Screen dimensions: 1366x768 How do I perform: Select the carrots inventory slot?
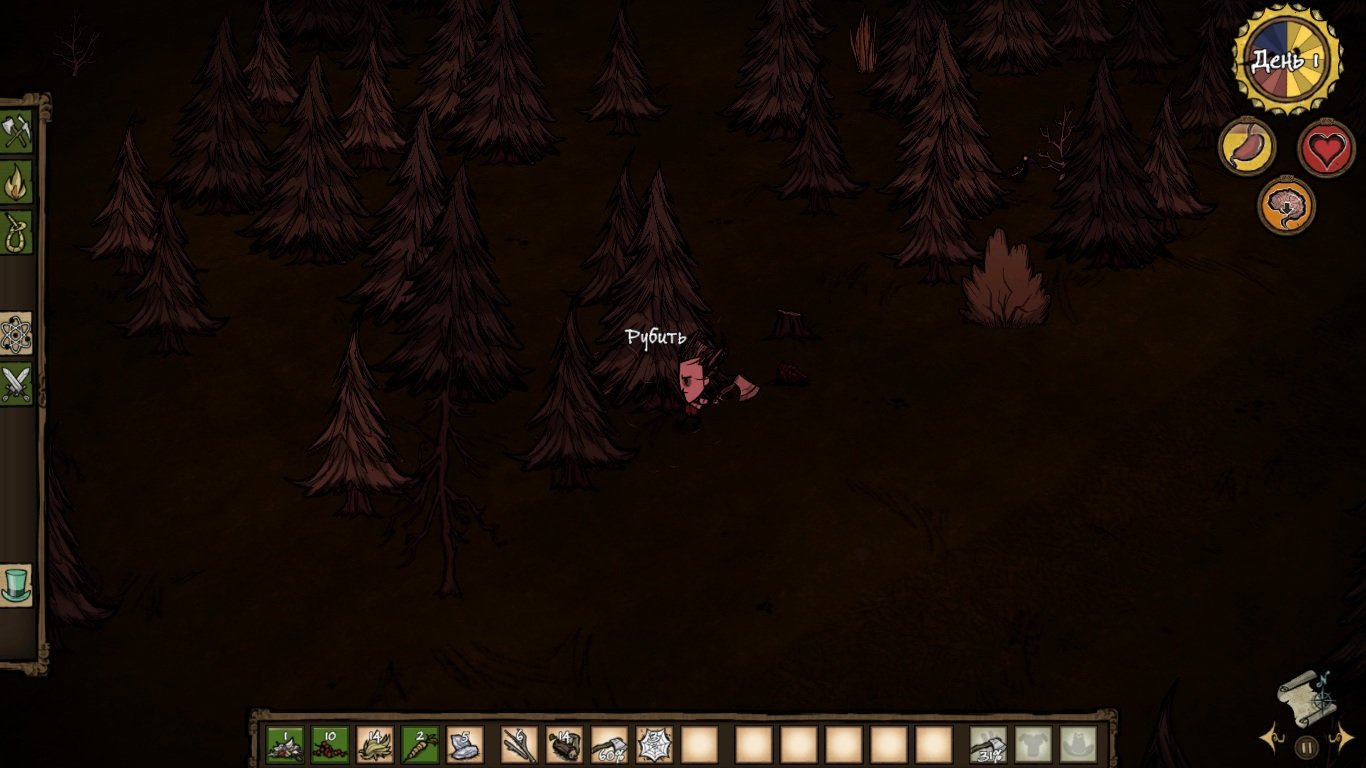pos(420,745)
